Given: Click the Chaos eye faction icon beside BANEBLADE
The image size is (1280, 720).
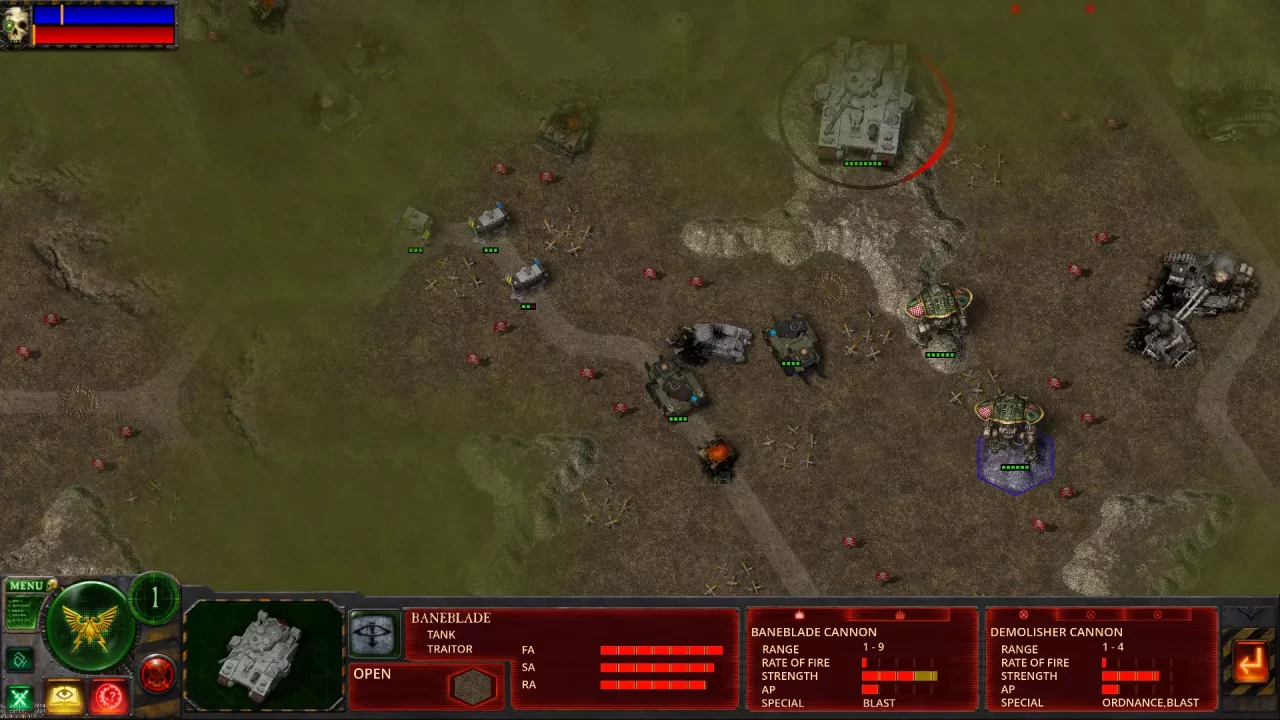Looking at the screenshot, I should (x=374, y=633).
